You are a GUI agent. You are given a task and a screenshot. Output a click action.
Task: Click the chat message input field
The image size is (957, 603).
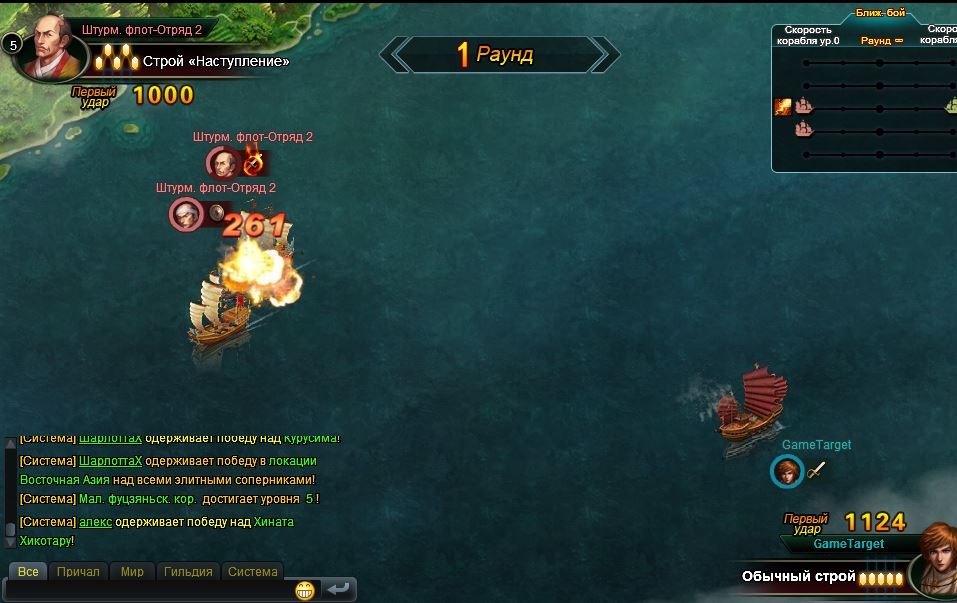tap(150, 591)
